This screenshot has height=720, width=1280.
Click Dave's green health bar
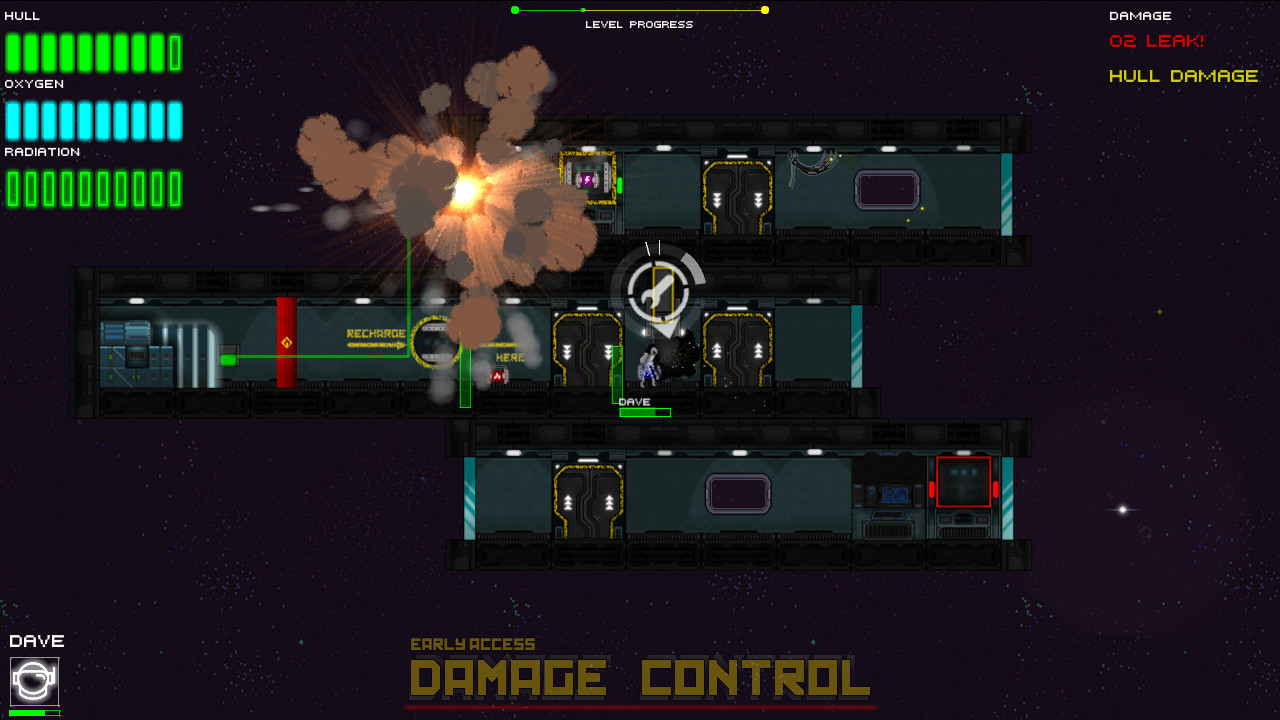[x=645, y=412]
